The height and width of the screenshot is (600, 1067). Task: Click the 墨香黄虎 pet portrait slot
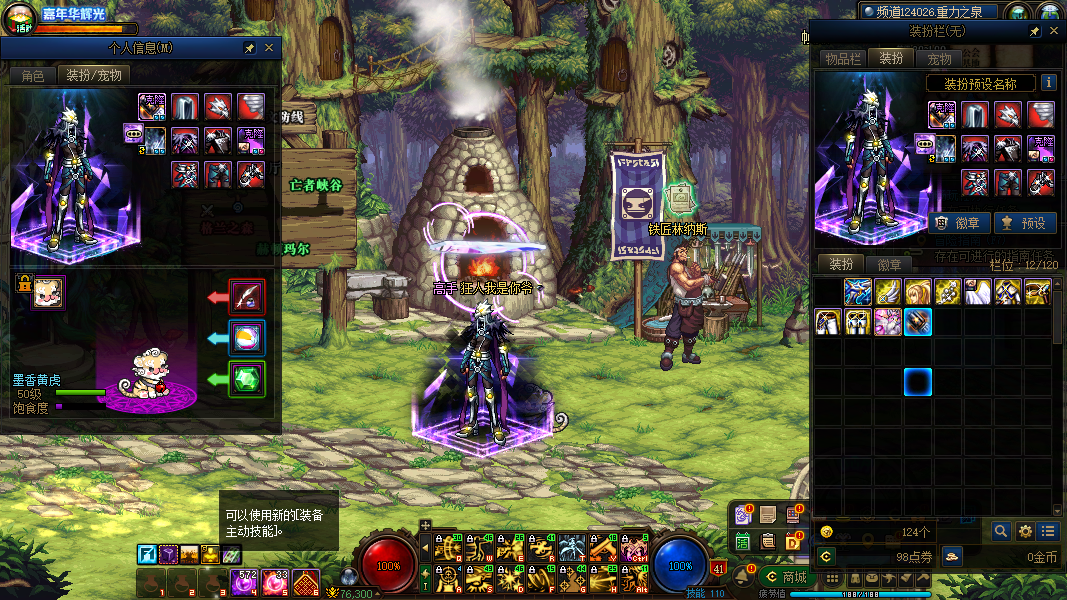[48, 293]
